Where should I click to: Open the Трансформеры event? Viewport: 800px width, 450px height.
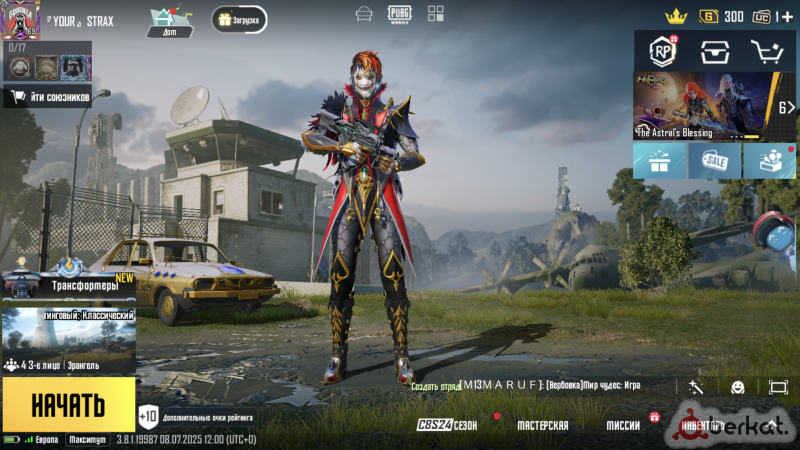pos(68,284)
